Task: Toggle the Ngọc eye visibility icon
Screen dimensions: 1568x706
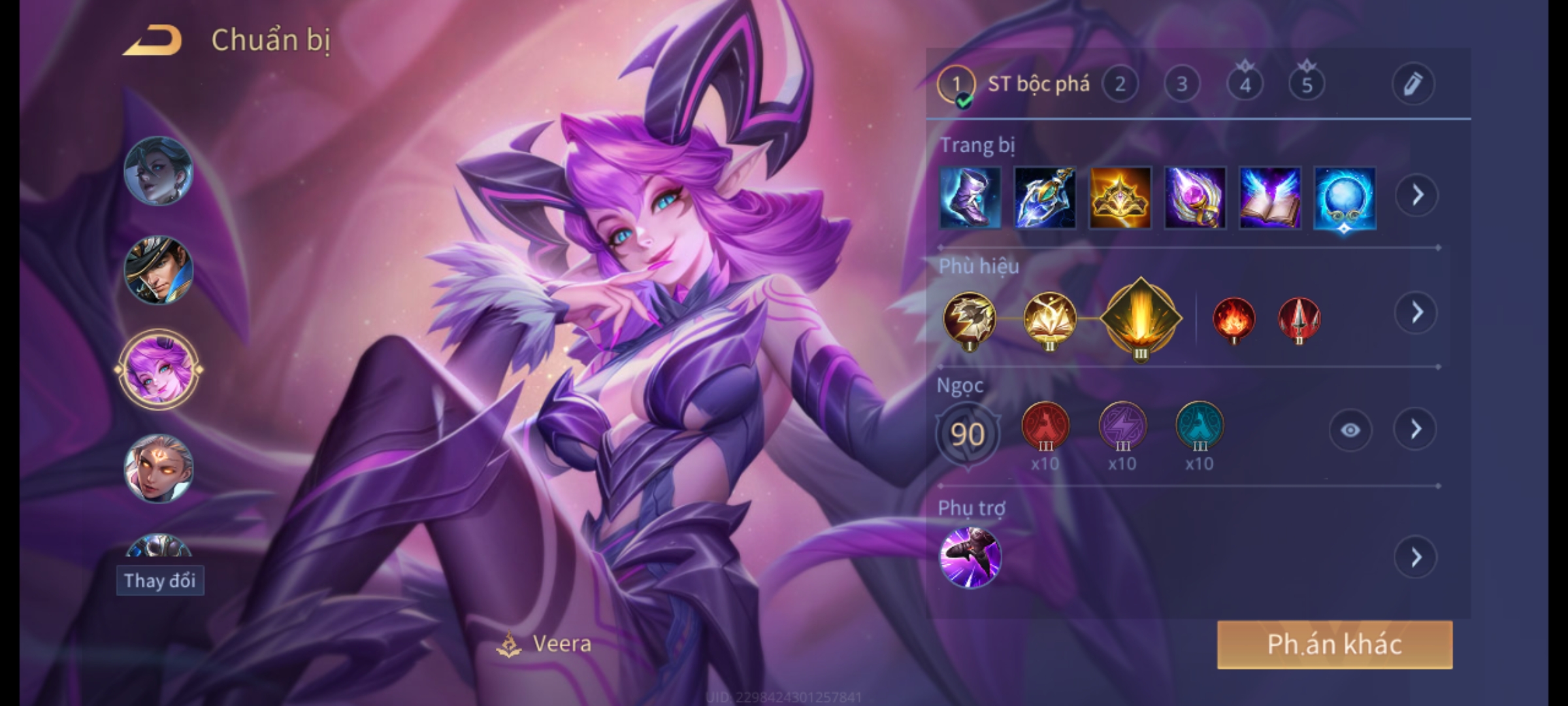Action: (x=1350, y=429)
